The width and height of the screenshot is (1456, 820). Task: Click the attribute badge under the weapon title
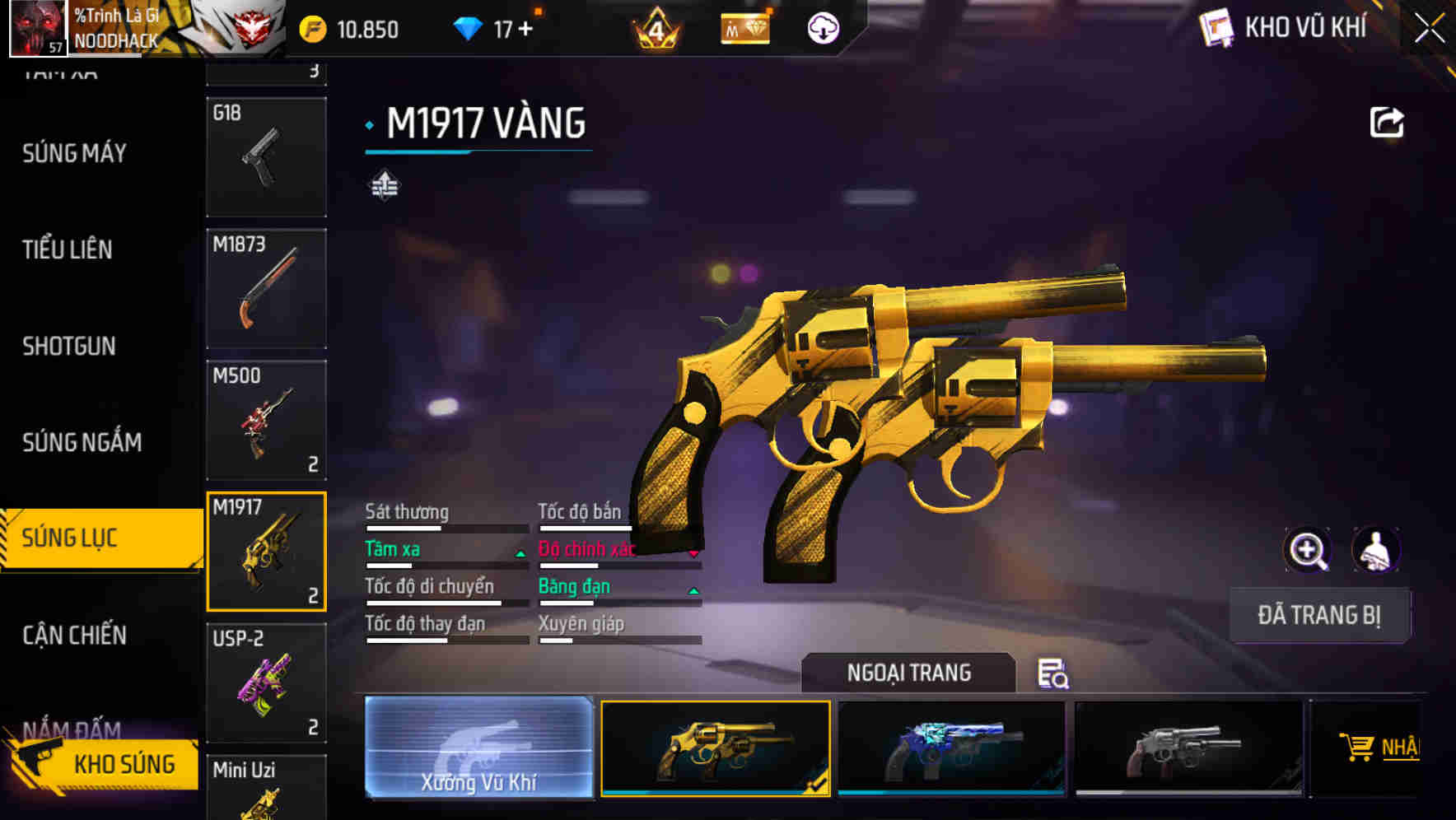tap(384, 185)
